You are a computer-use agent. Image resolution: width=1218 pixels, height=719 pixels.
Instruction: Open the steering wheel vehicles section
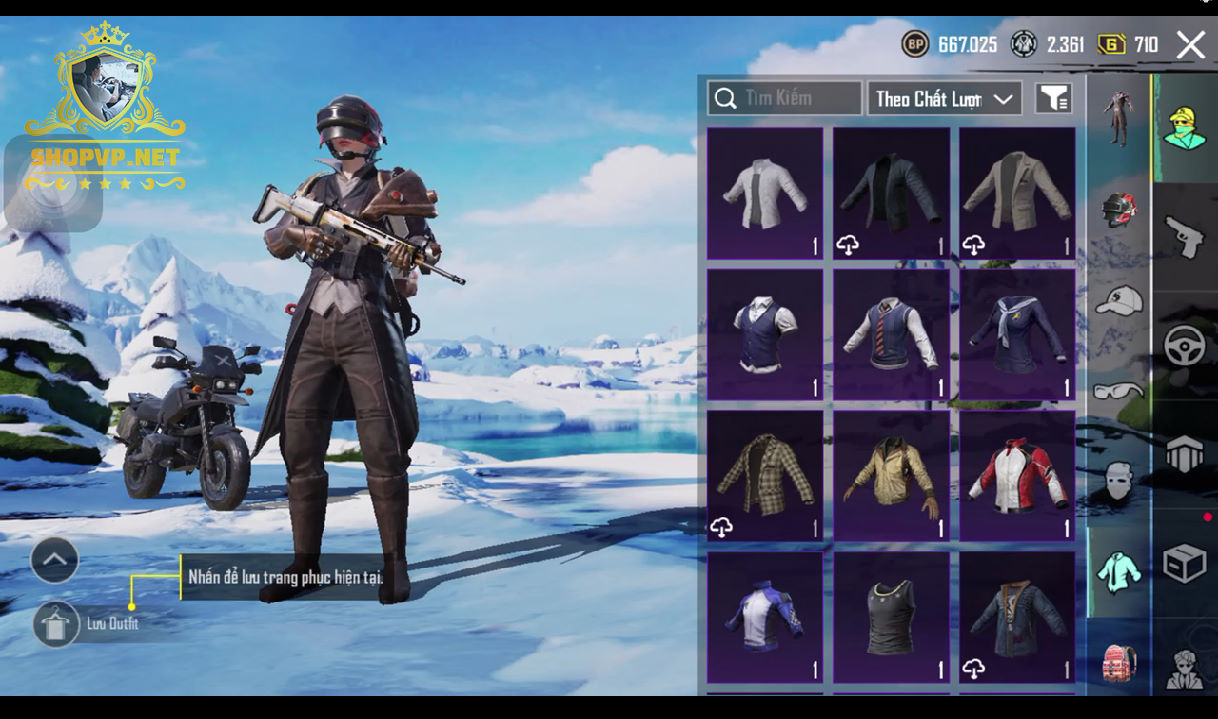point(1185,345)
